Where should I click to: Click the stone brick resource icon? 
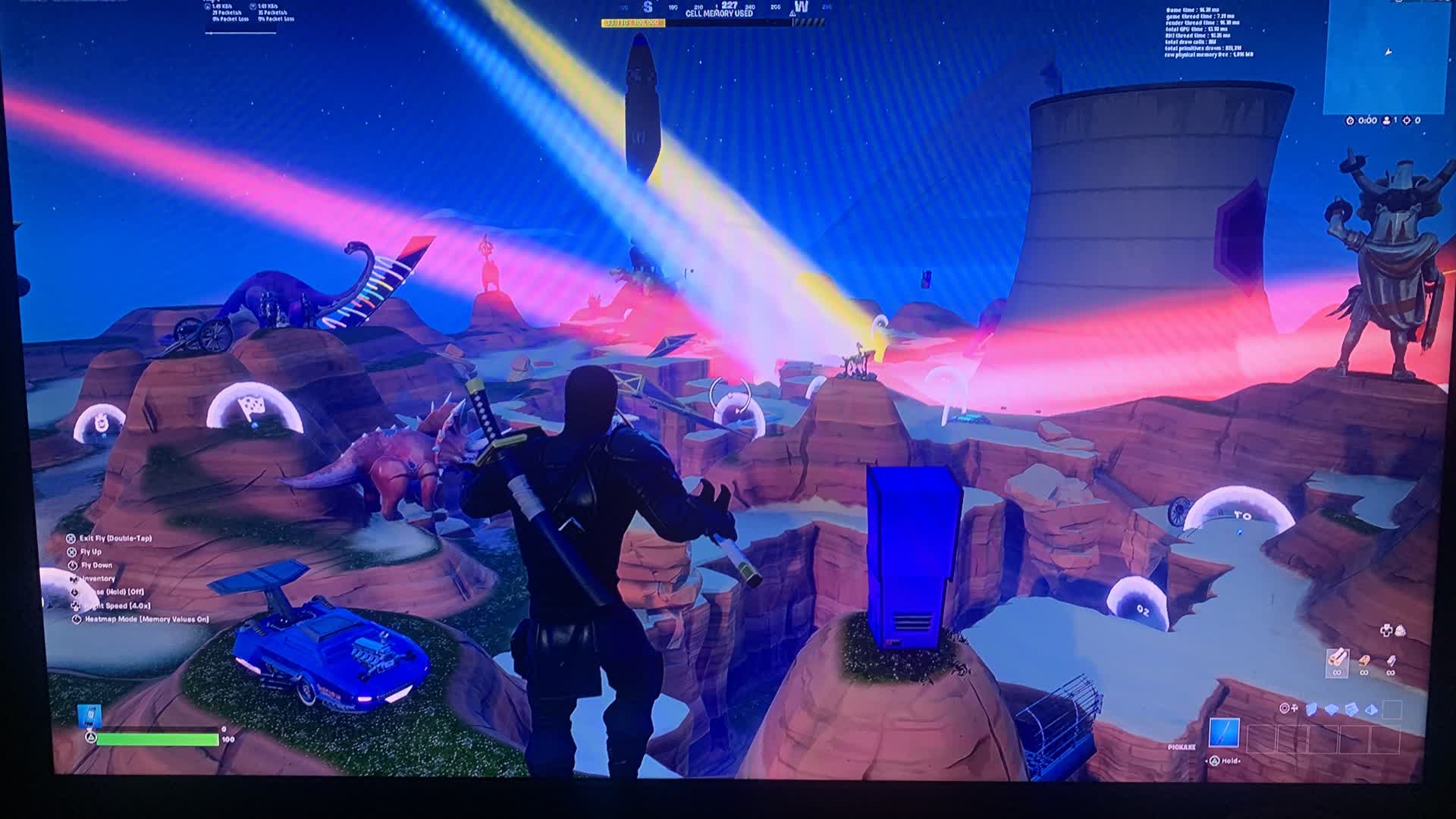coord(1364,661)
